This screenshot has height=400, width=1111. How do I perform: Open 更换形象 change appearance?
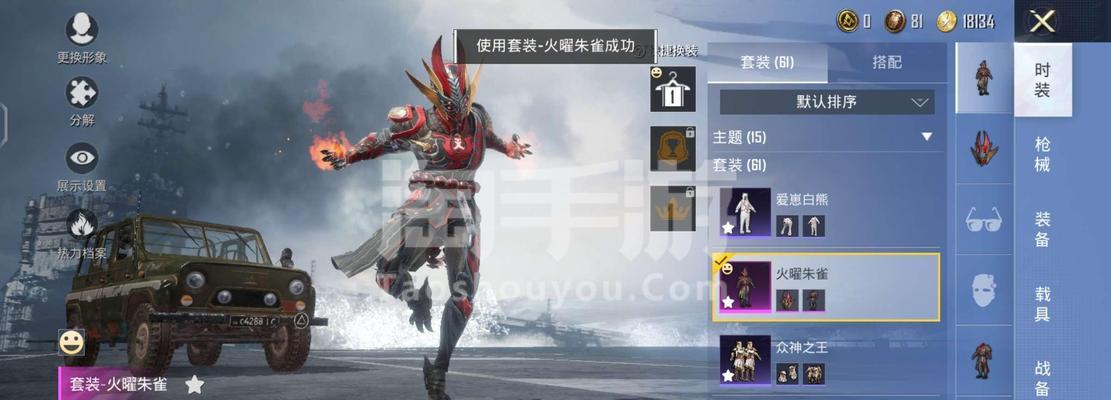click(x=81, y=38)
